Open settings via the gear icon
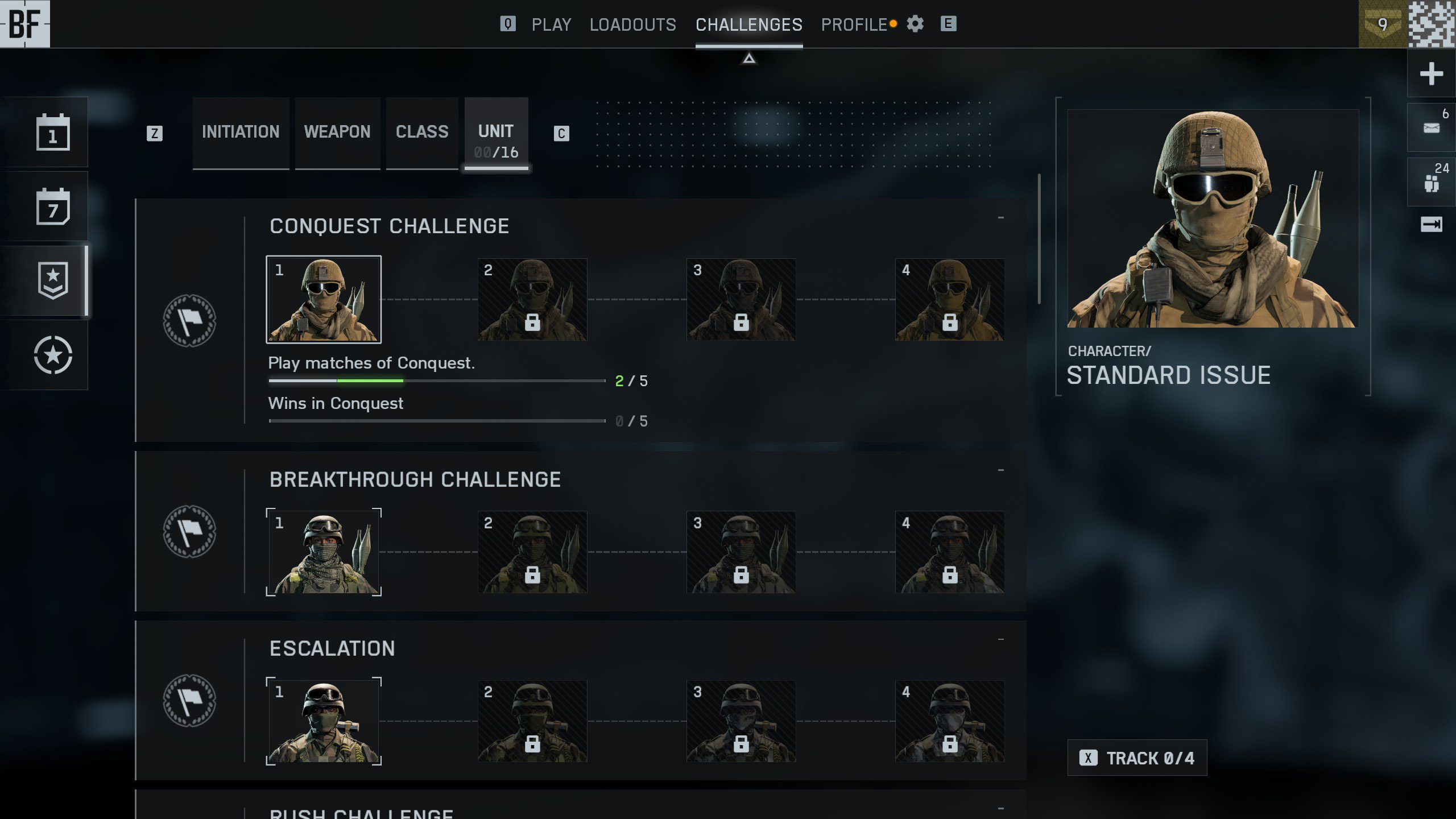1456x819 pixels. click(915, 24)
